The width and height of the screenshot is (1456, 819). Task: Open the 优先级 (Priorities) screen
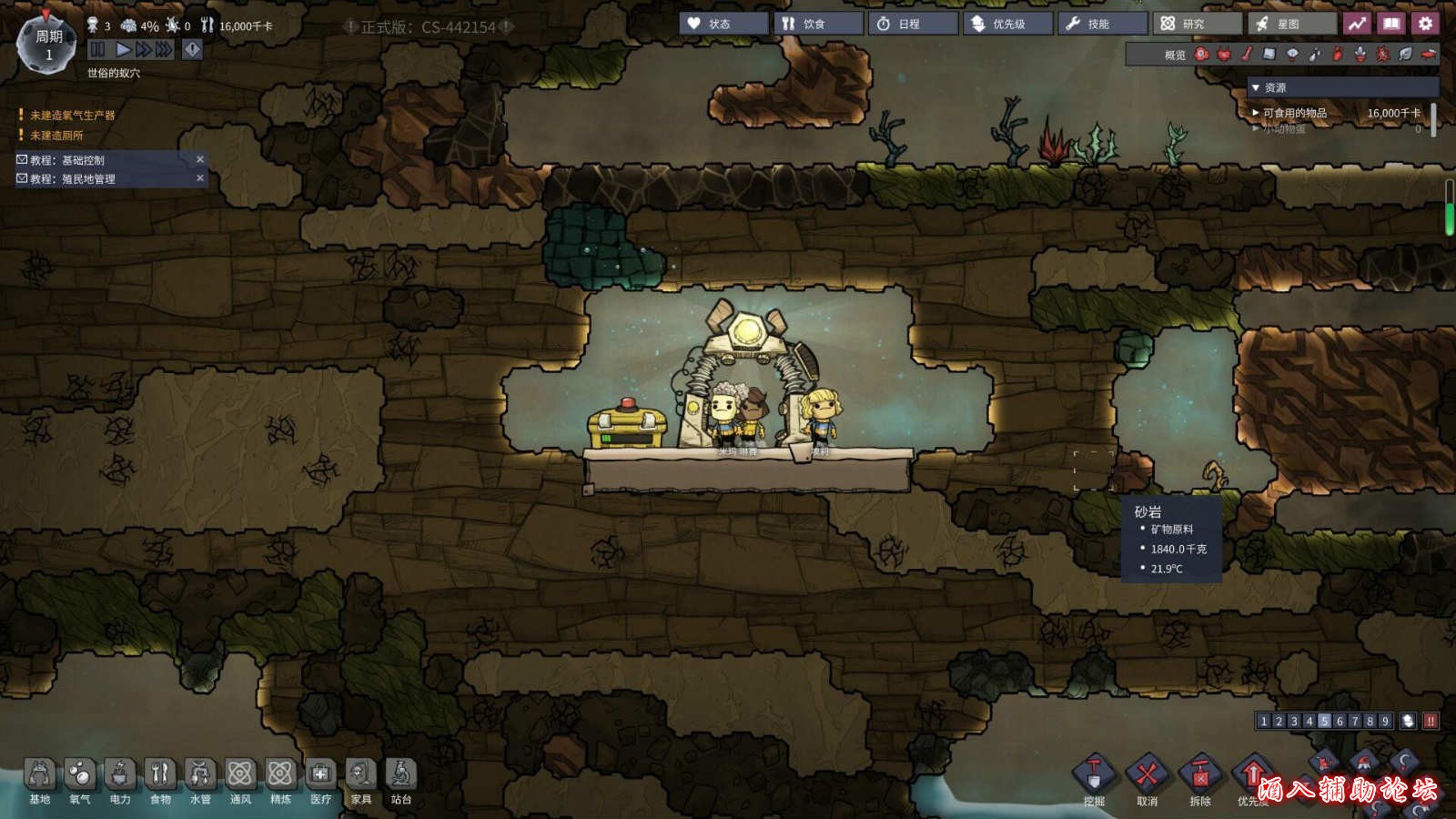point(1007,24)
